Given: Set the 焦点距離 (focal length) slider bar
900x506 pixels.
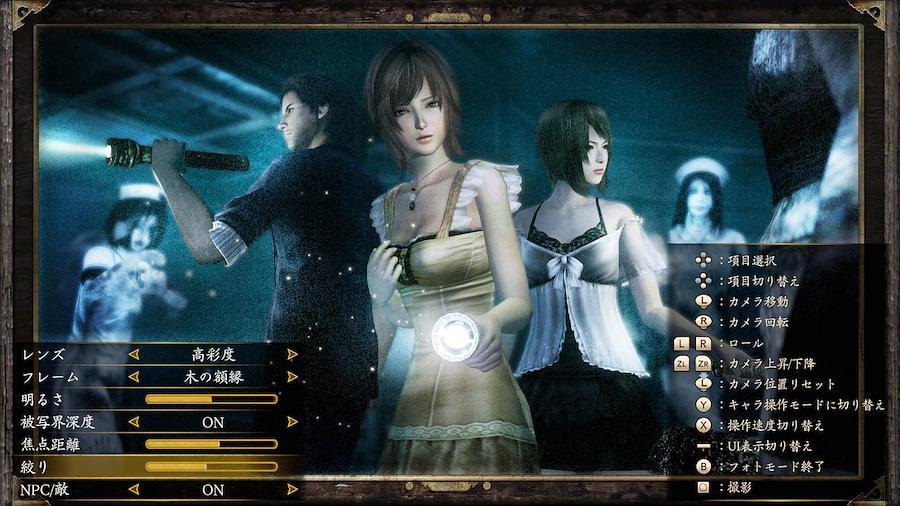Looking at the screenshot, I should tap(211, 444).
